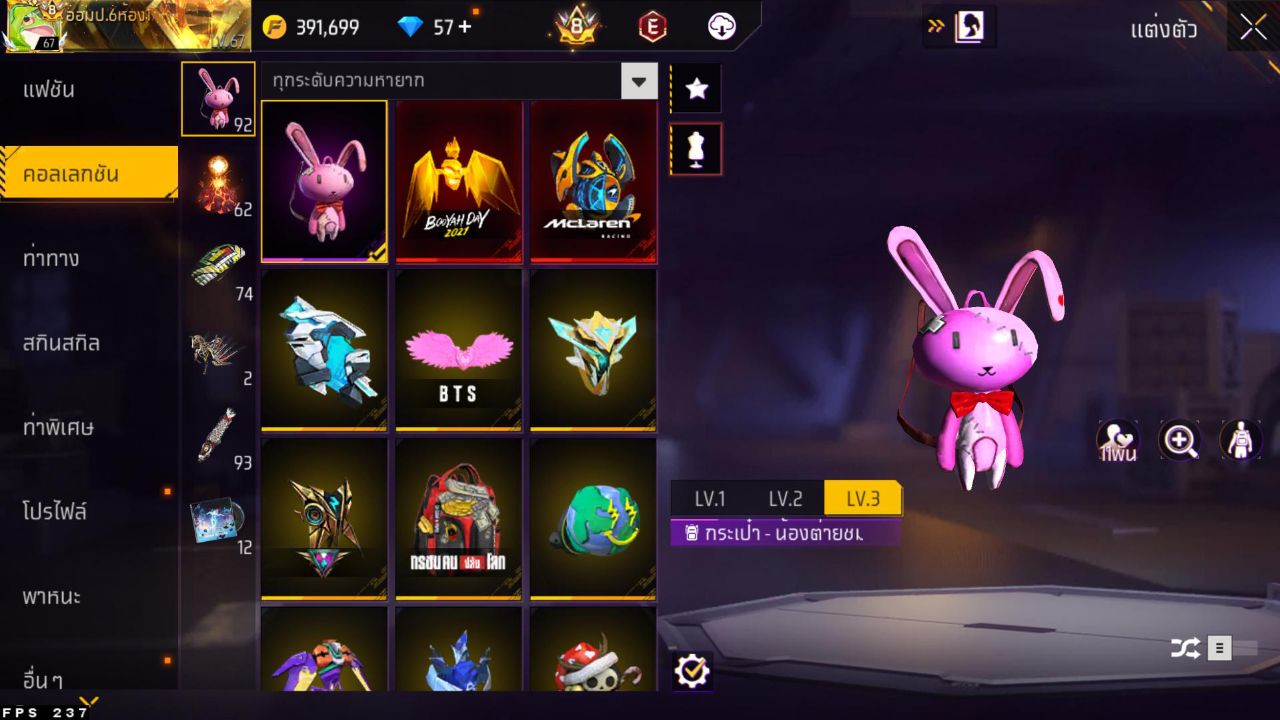Switch backpack to LV.2
1280x720 pixels.
pyautogui.click(x=786, y=499)
